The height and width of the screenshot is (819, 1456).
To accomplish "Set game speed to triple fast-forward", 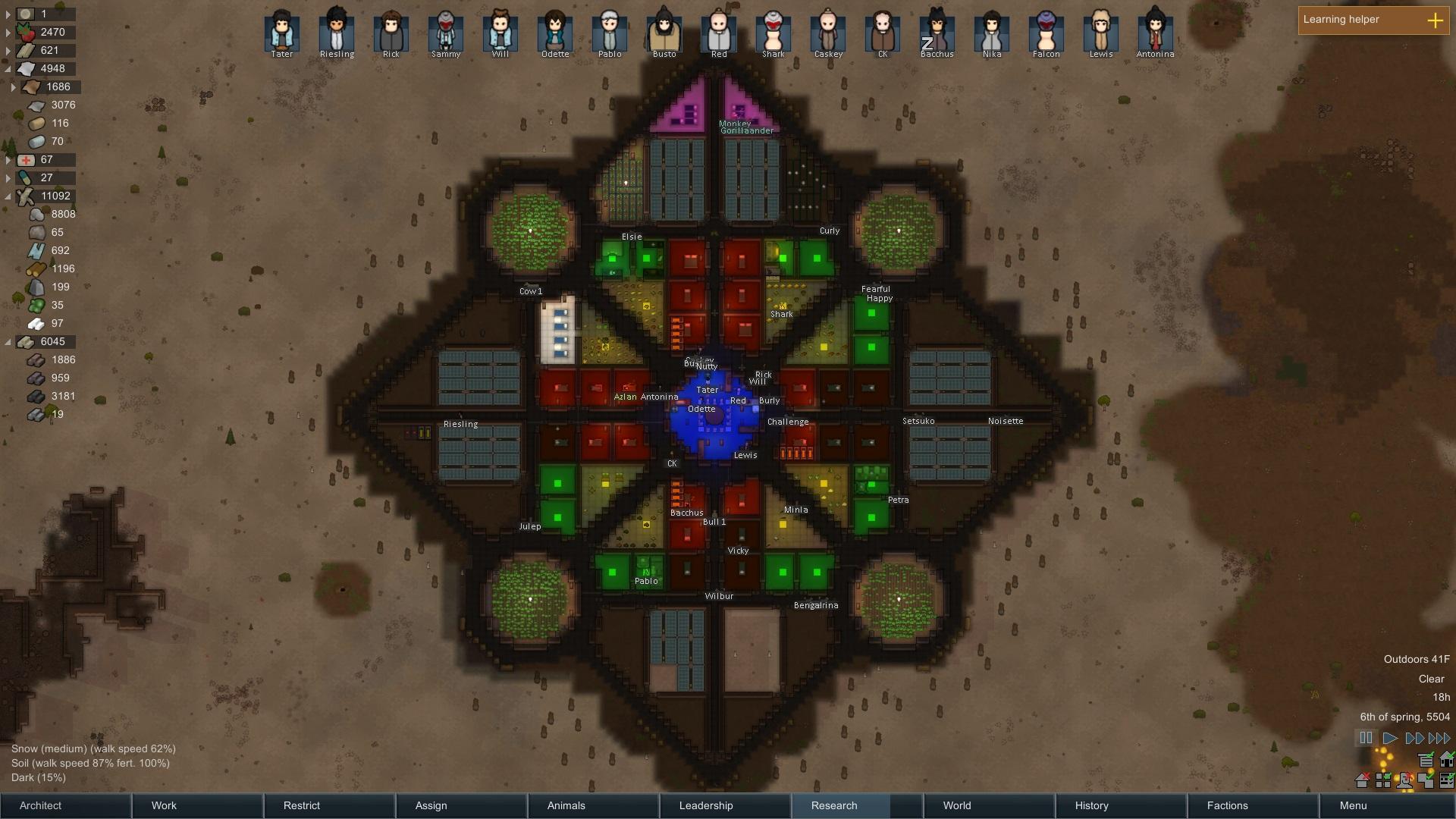I will 1439,738.
